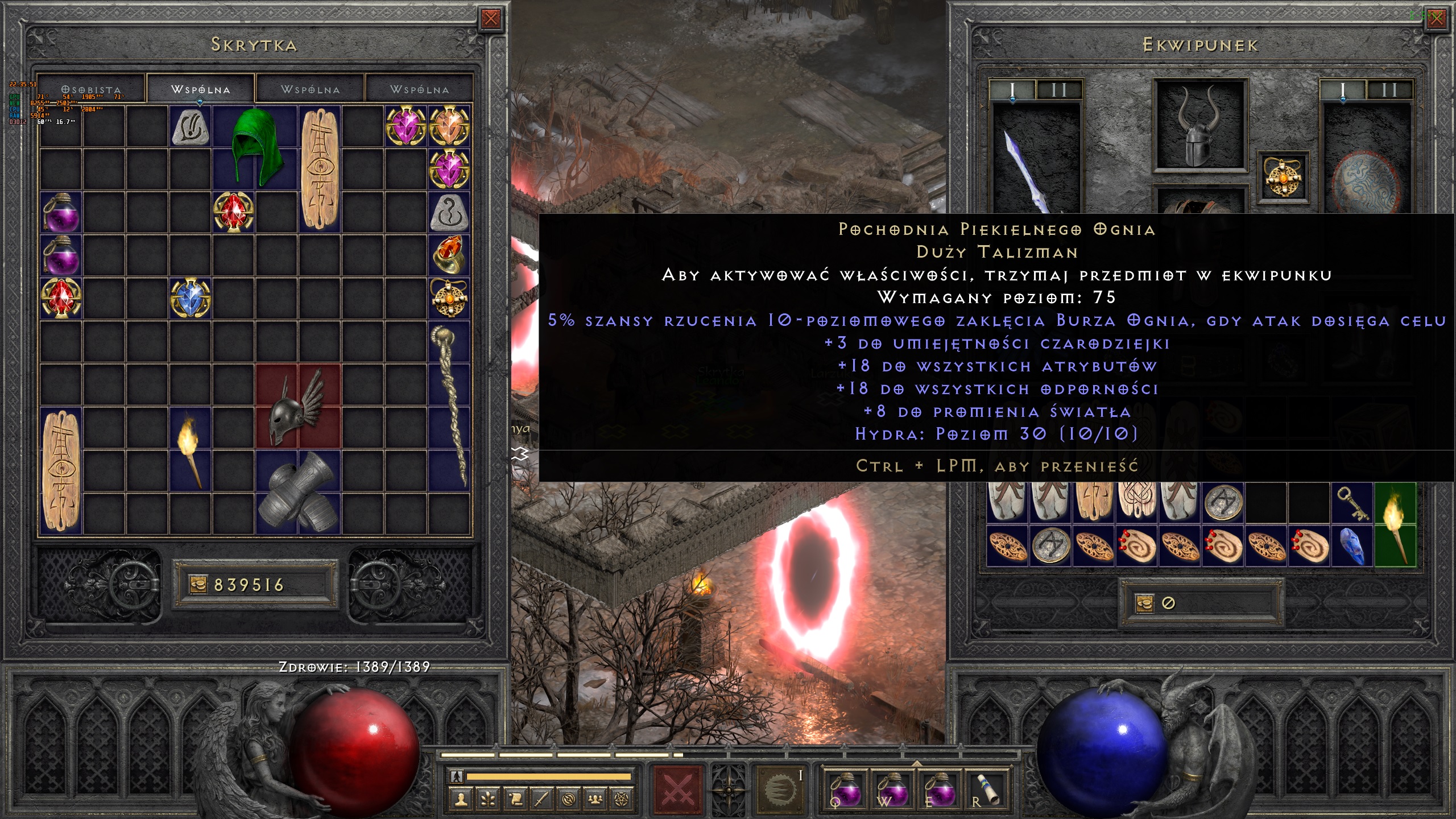The width and height of the screenshot is (1456, 819).
Task: Open the quest log scroll icon
Action: [515, 800]
